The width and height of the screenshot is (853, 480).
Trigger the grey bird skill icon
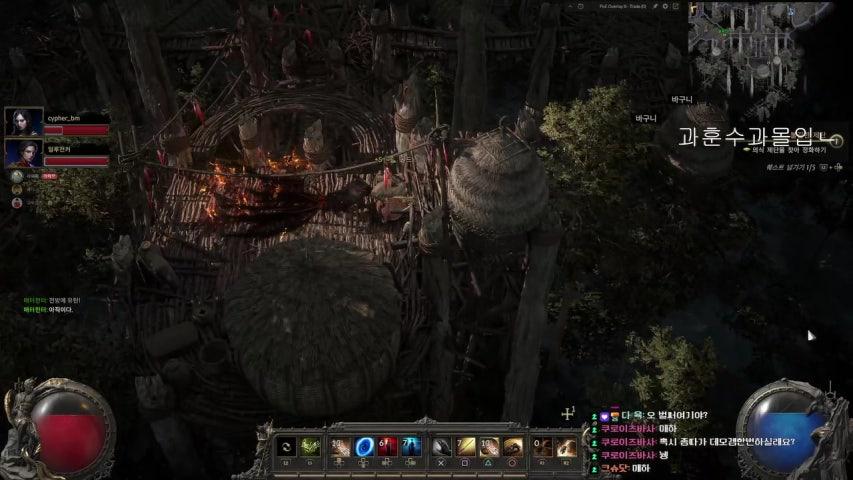441,447
